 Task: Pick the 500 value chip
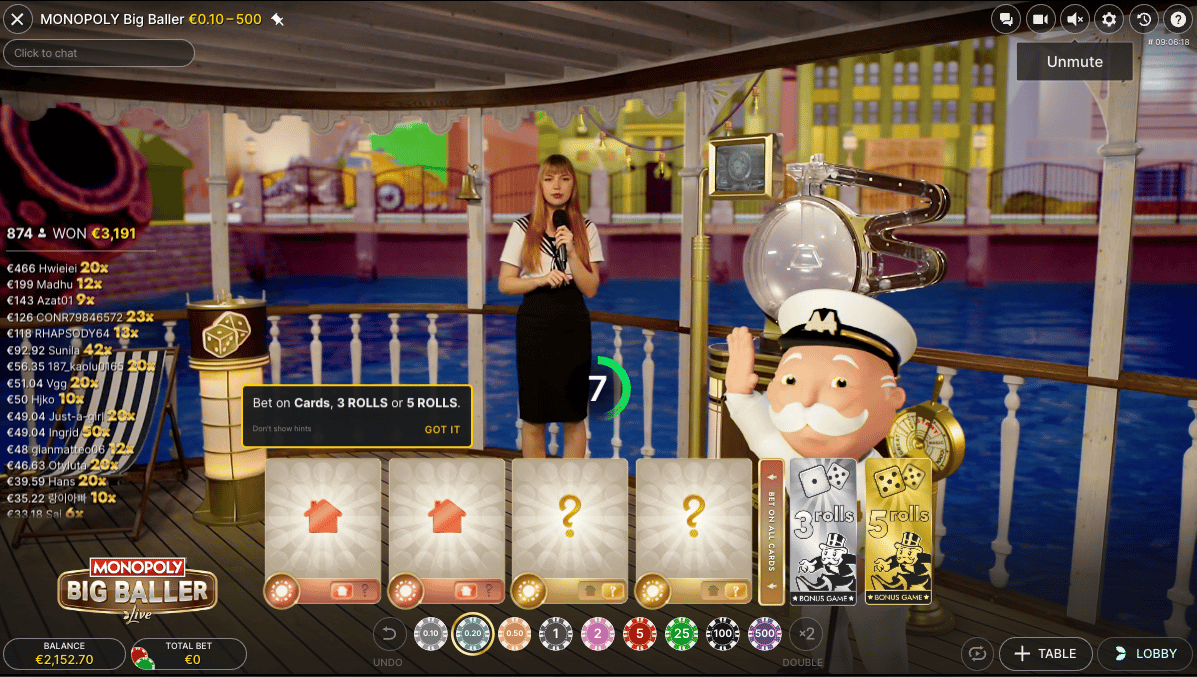click(x=765, y=632)
